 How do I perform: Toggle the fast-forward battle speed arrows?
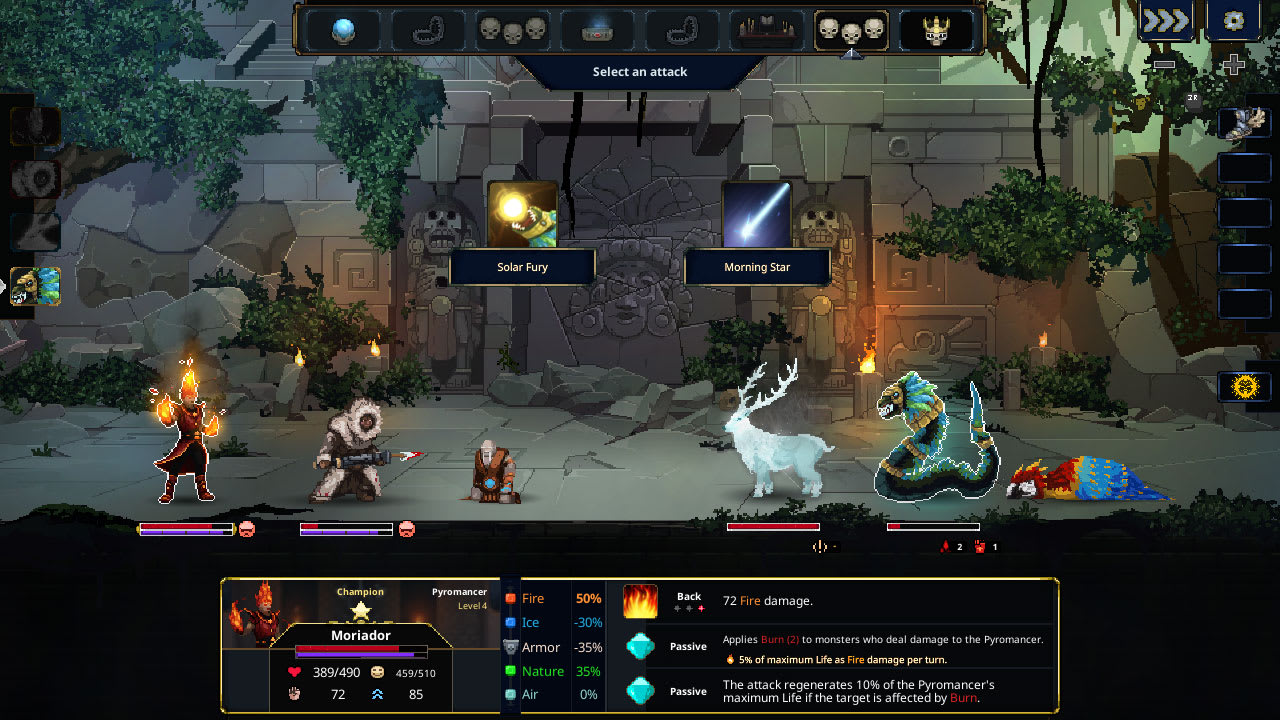pos(1166,18)
